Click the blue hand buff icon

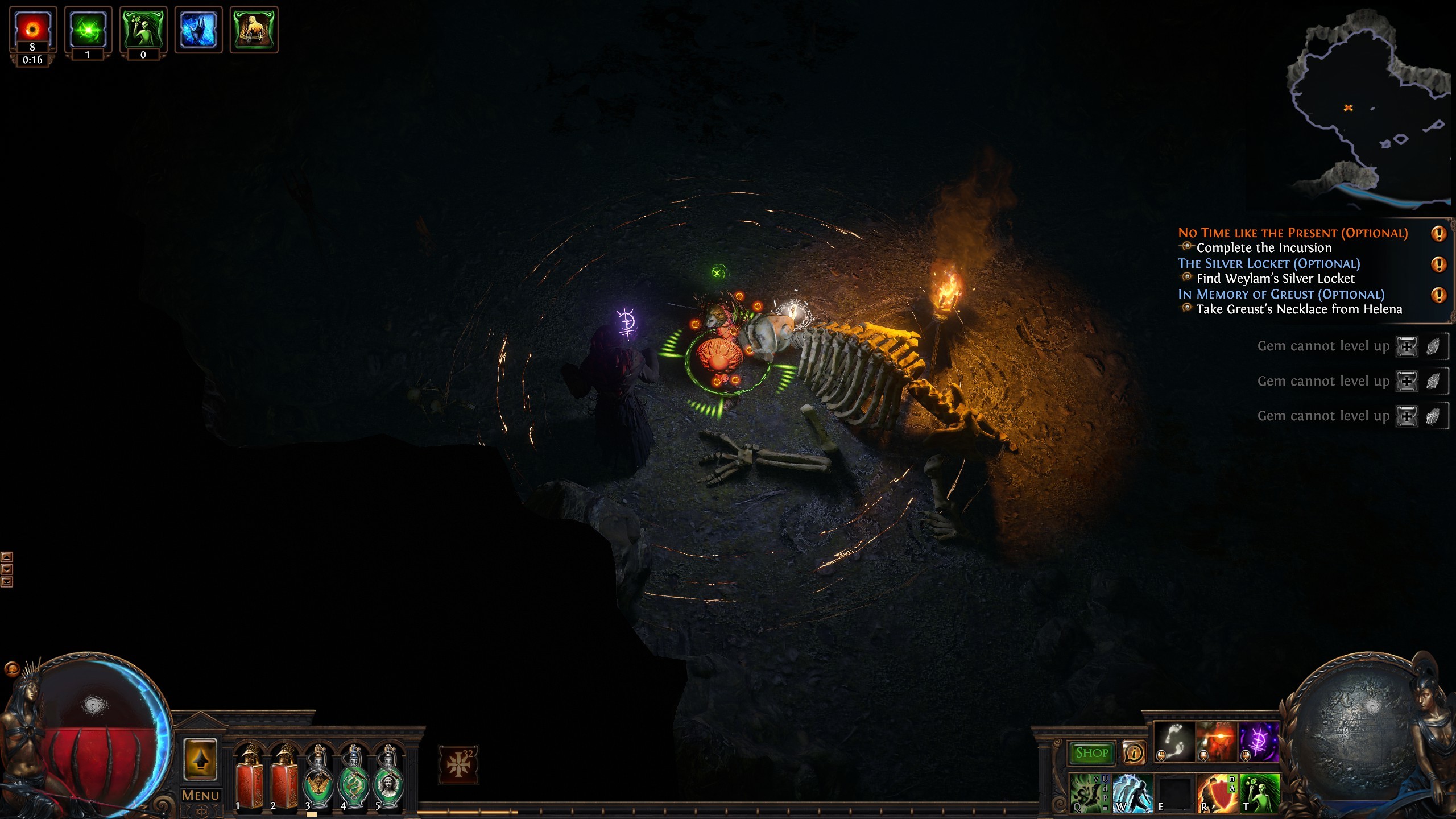(x=198, y=30)
